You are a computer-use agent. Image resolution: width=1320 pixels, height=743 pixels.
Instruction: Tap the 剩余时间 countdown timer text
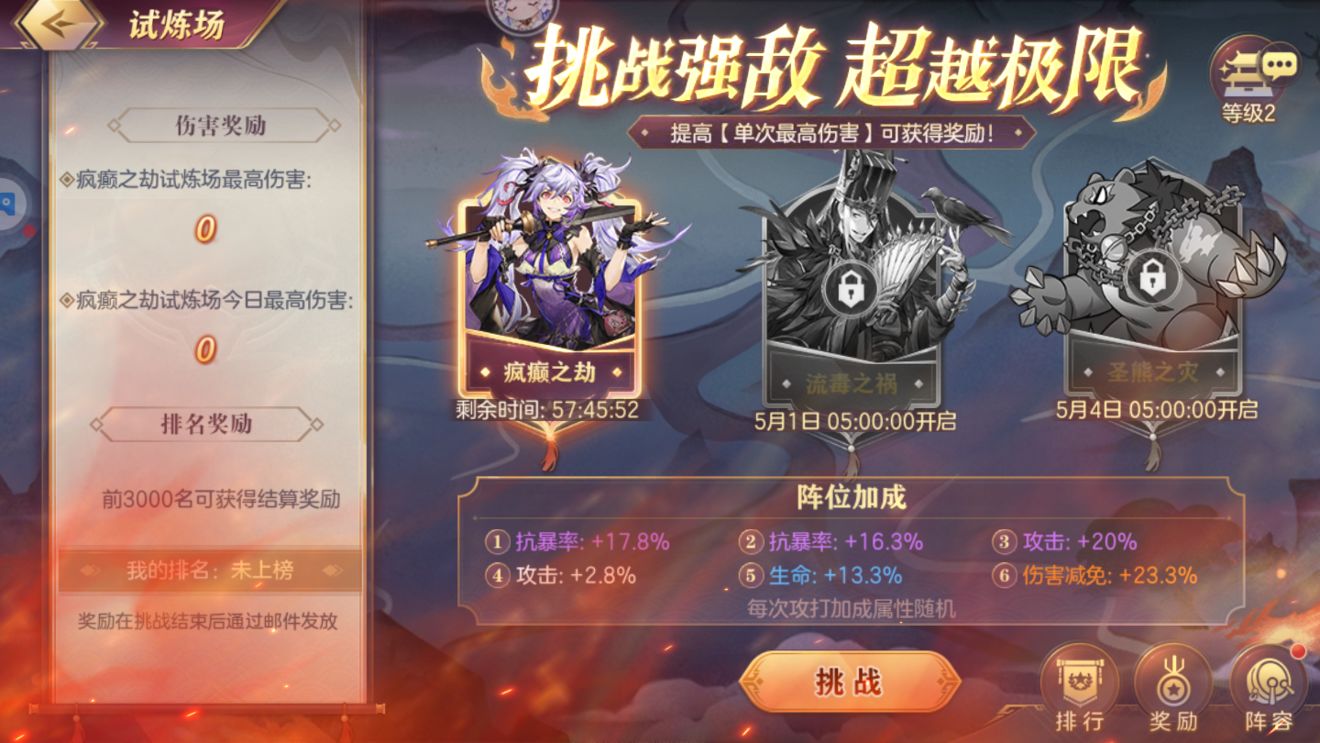[548, 407]
